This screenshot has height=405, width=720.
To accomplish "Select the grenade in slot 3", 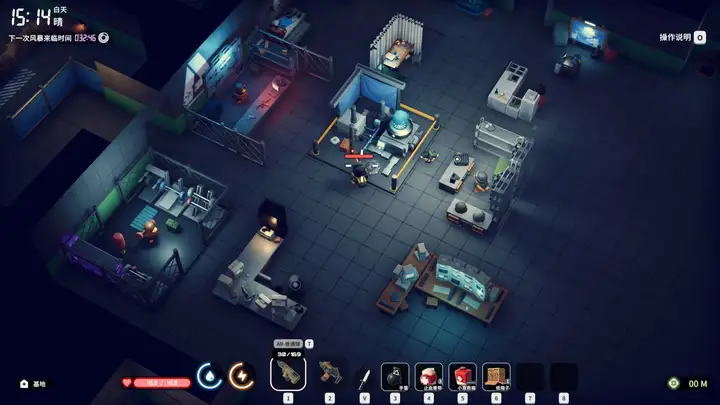I will pyautogui.click(x=395, y=376).
